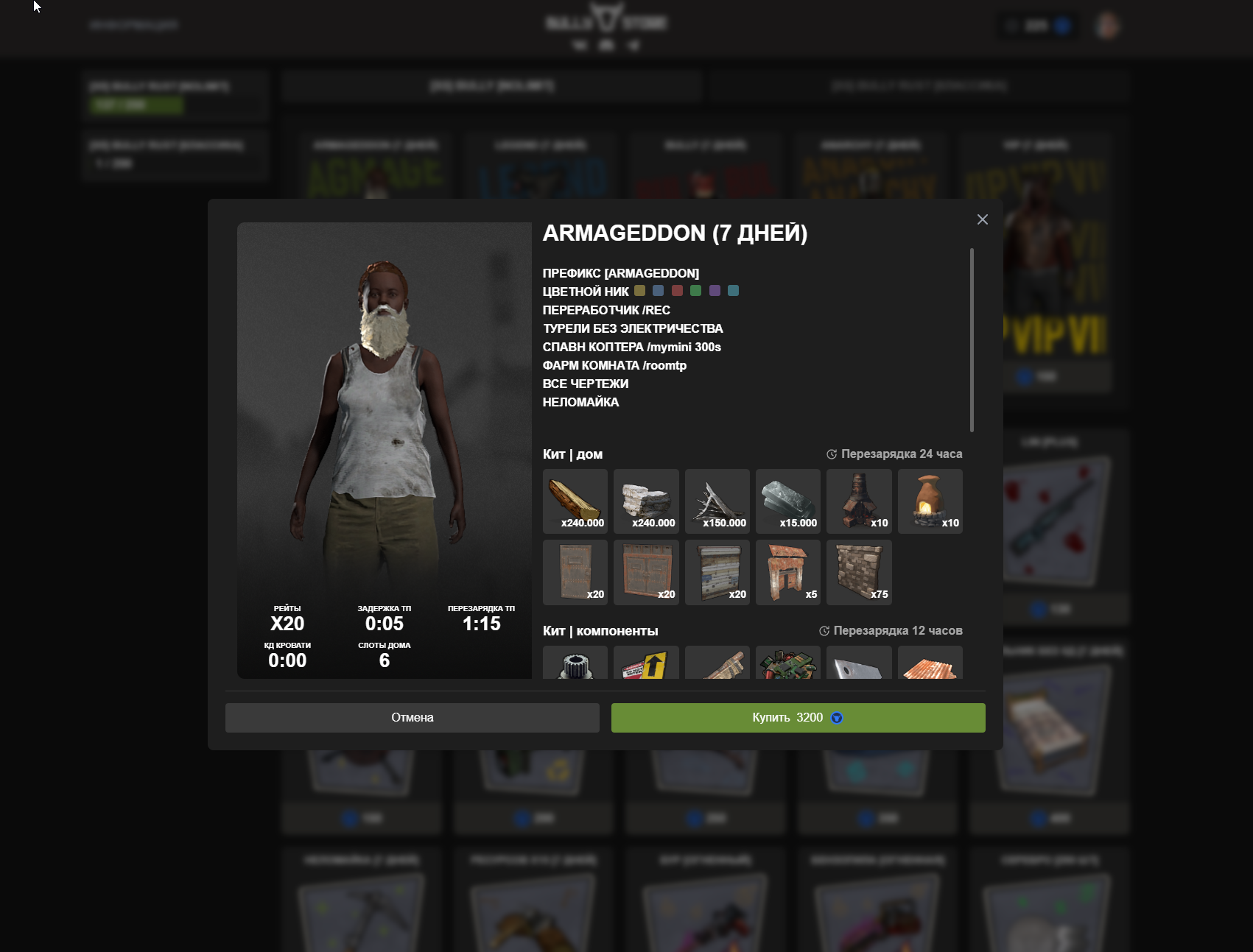This screenshot has height=952, width=1253.
Task: Pick the purple nickname color swatch
Action: (715, 291)
